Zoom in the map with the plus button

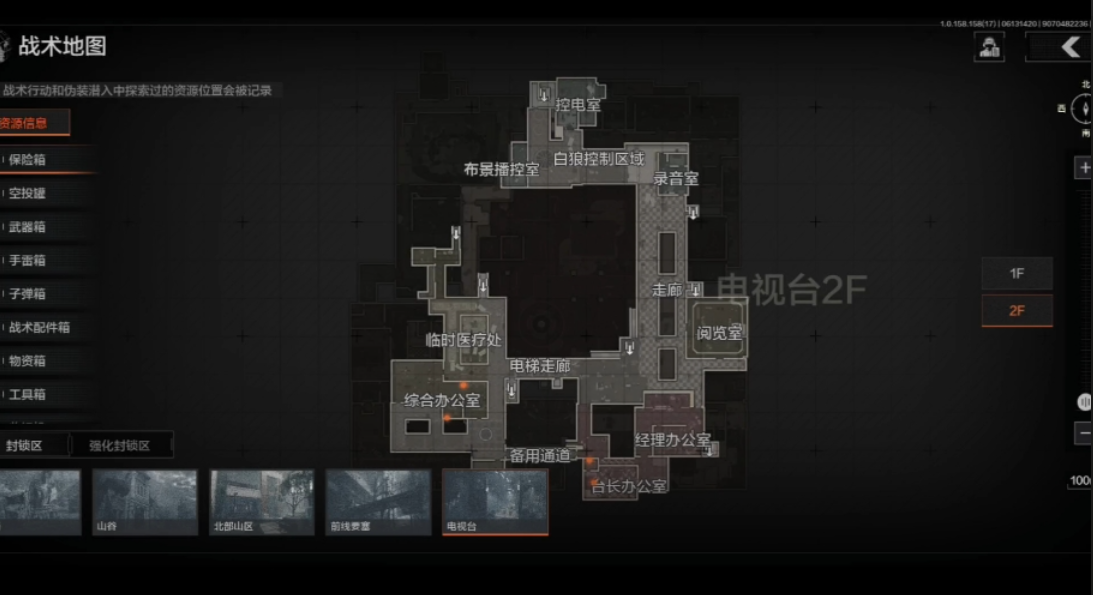pyautogui.click(x=1084, y=168)
